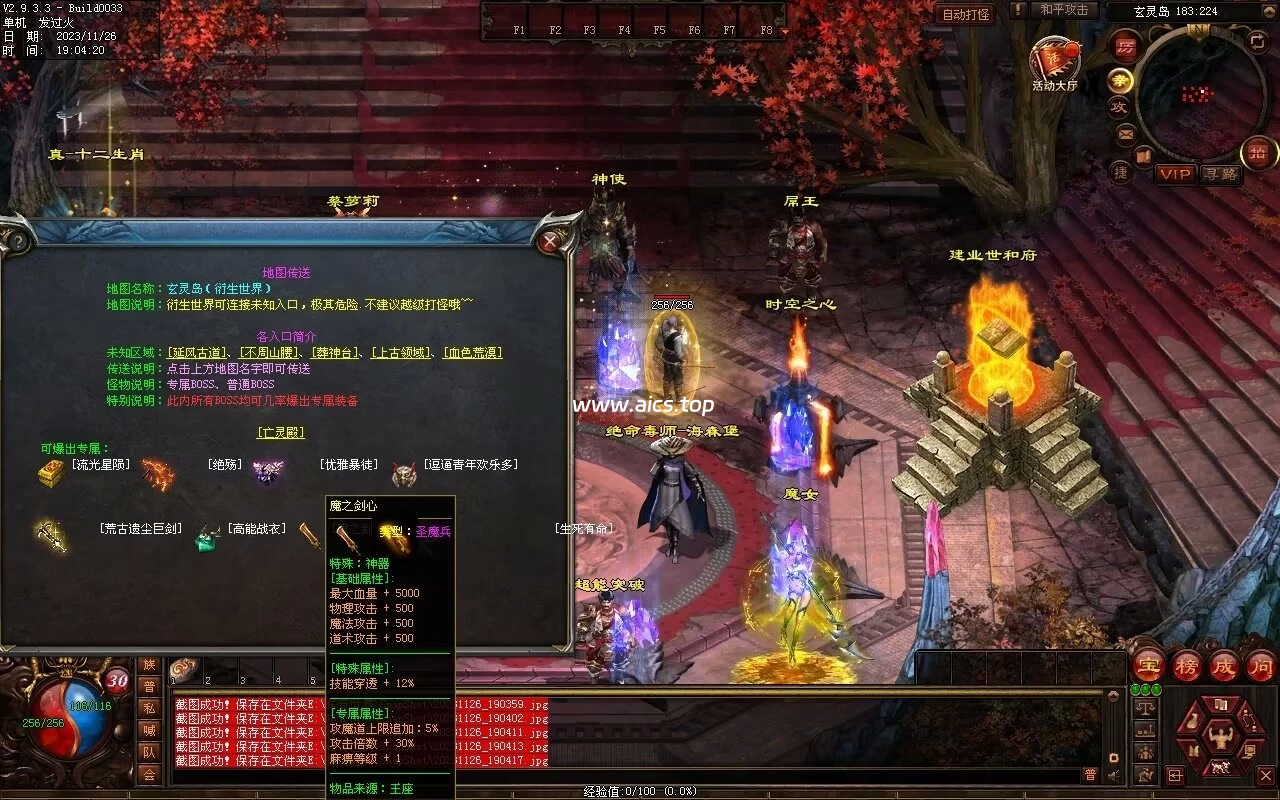The image size is (1280, 800).
Task: Choose the 葬神台 map link
Action: click(x=336, y=353)
